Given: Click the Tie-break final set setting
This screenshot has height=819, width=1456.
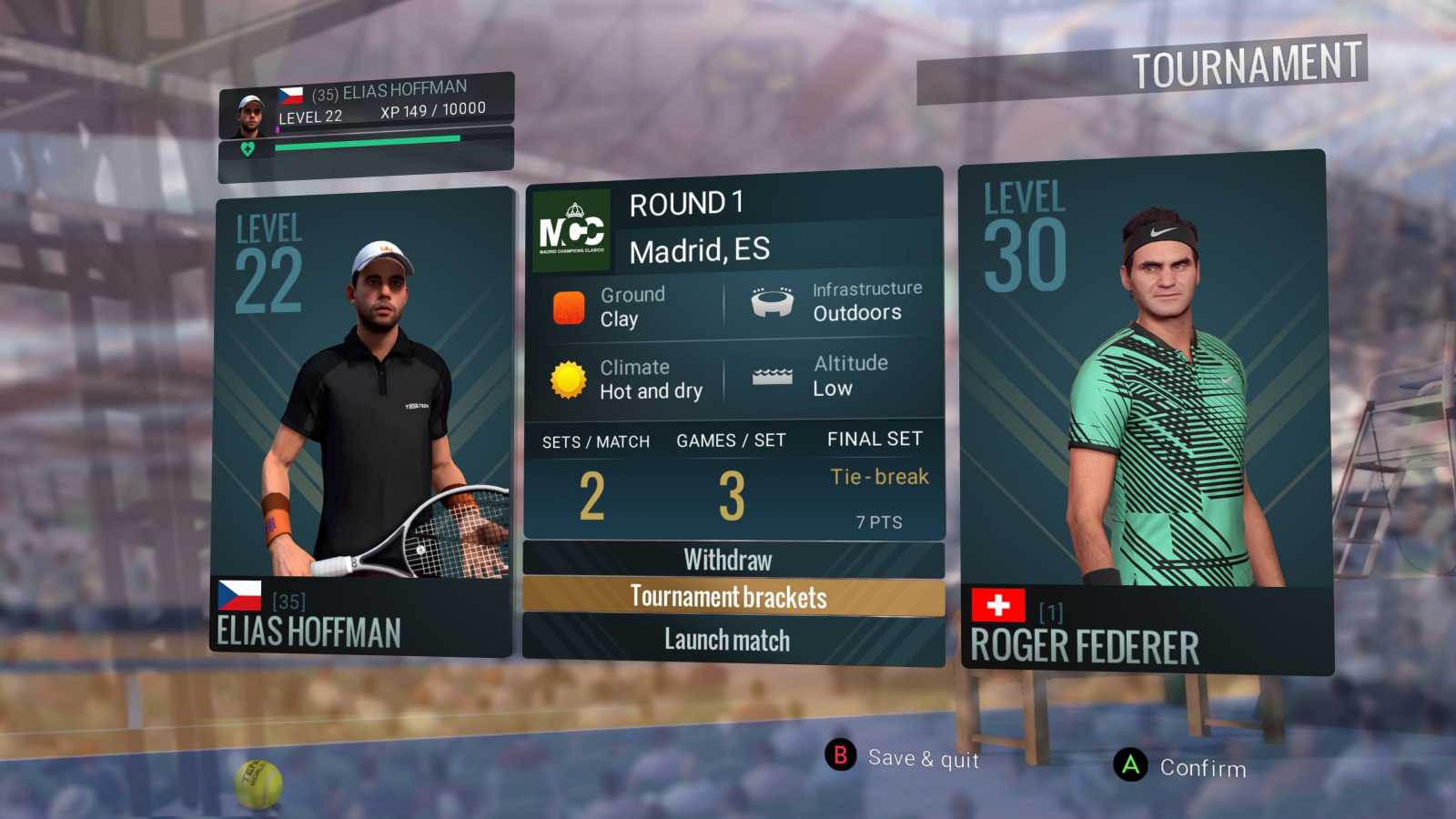Looking at the screenshot, I should 877,476.
